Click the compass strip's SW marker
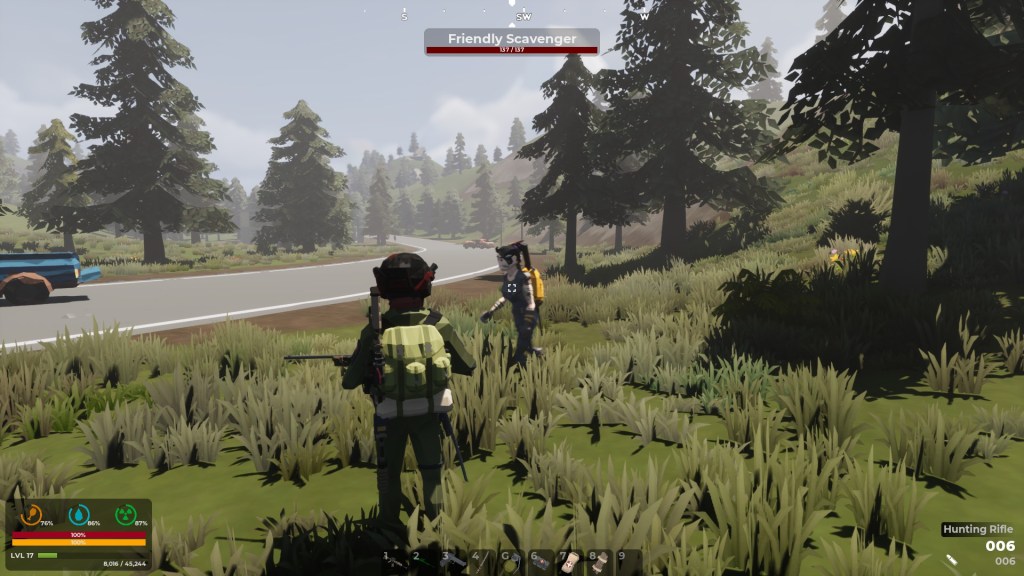 524,17
